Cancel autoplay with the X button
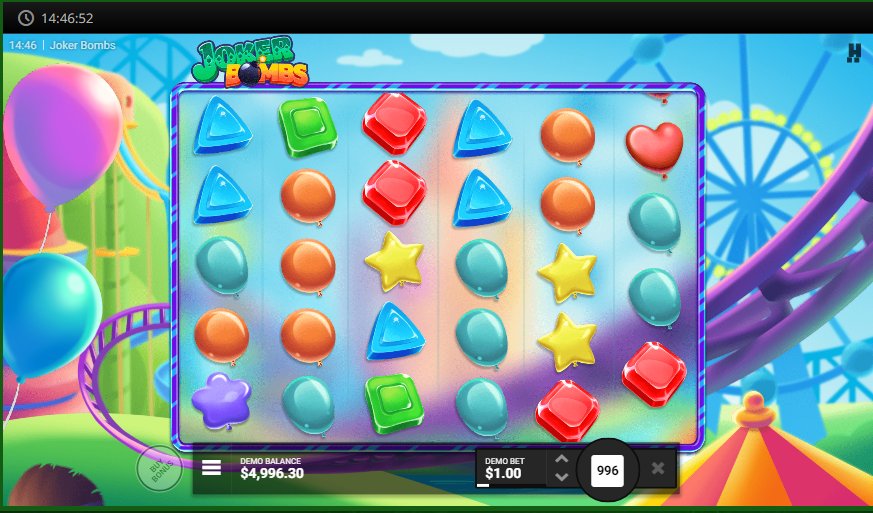The height and width of the screenshot is (513, 873). coord(657,468)
